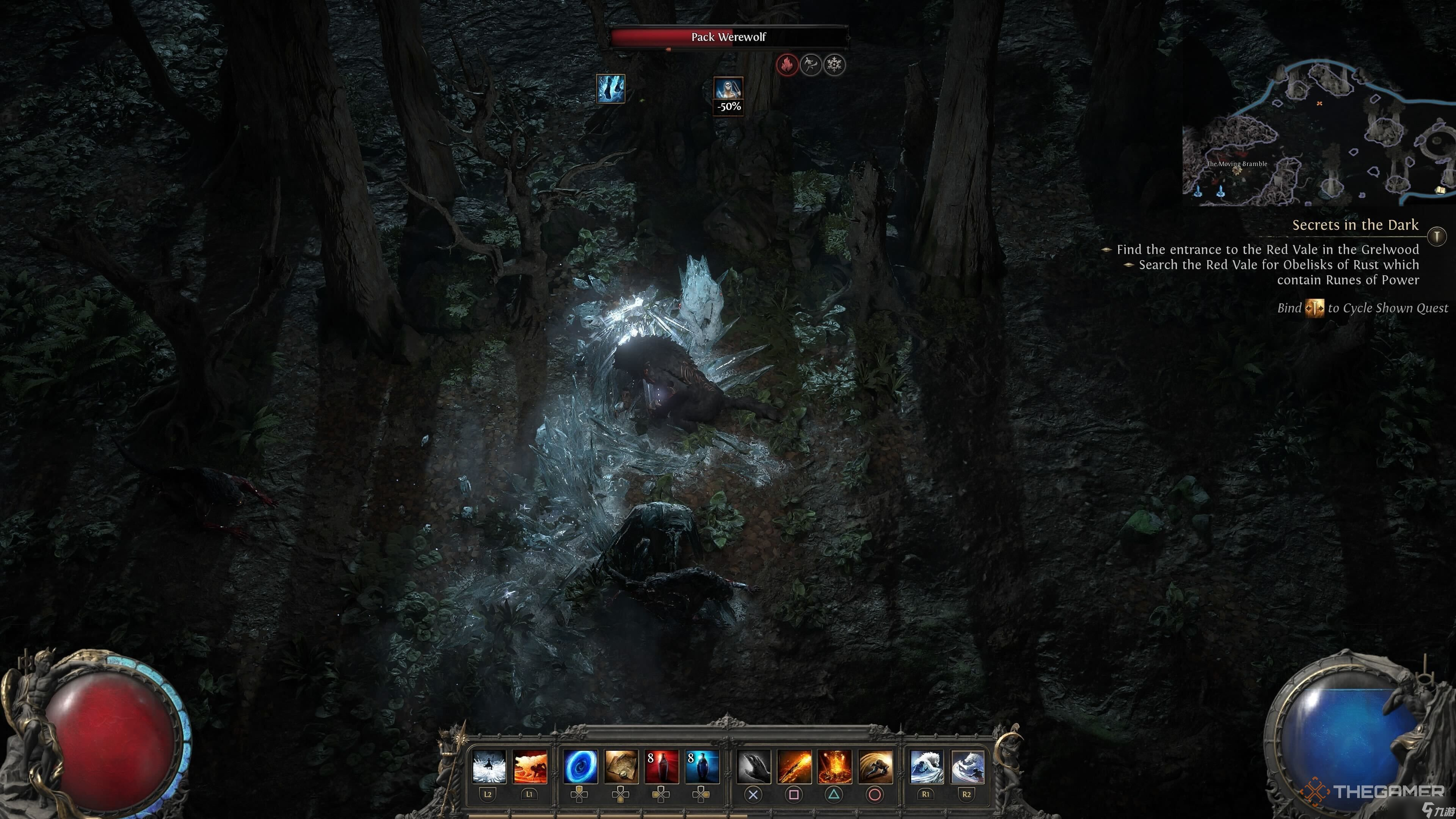Activate the ice shard burst skill
The height and width of the screenshot is (819, 1456).
[489, 766]
